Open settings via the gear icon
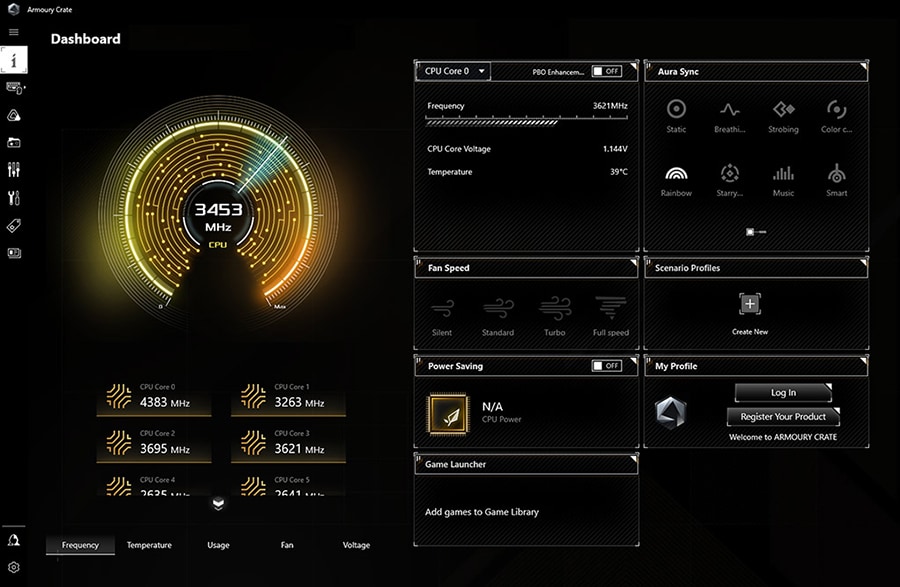 (x=14, y=567)
